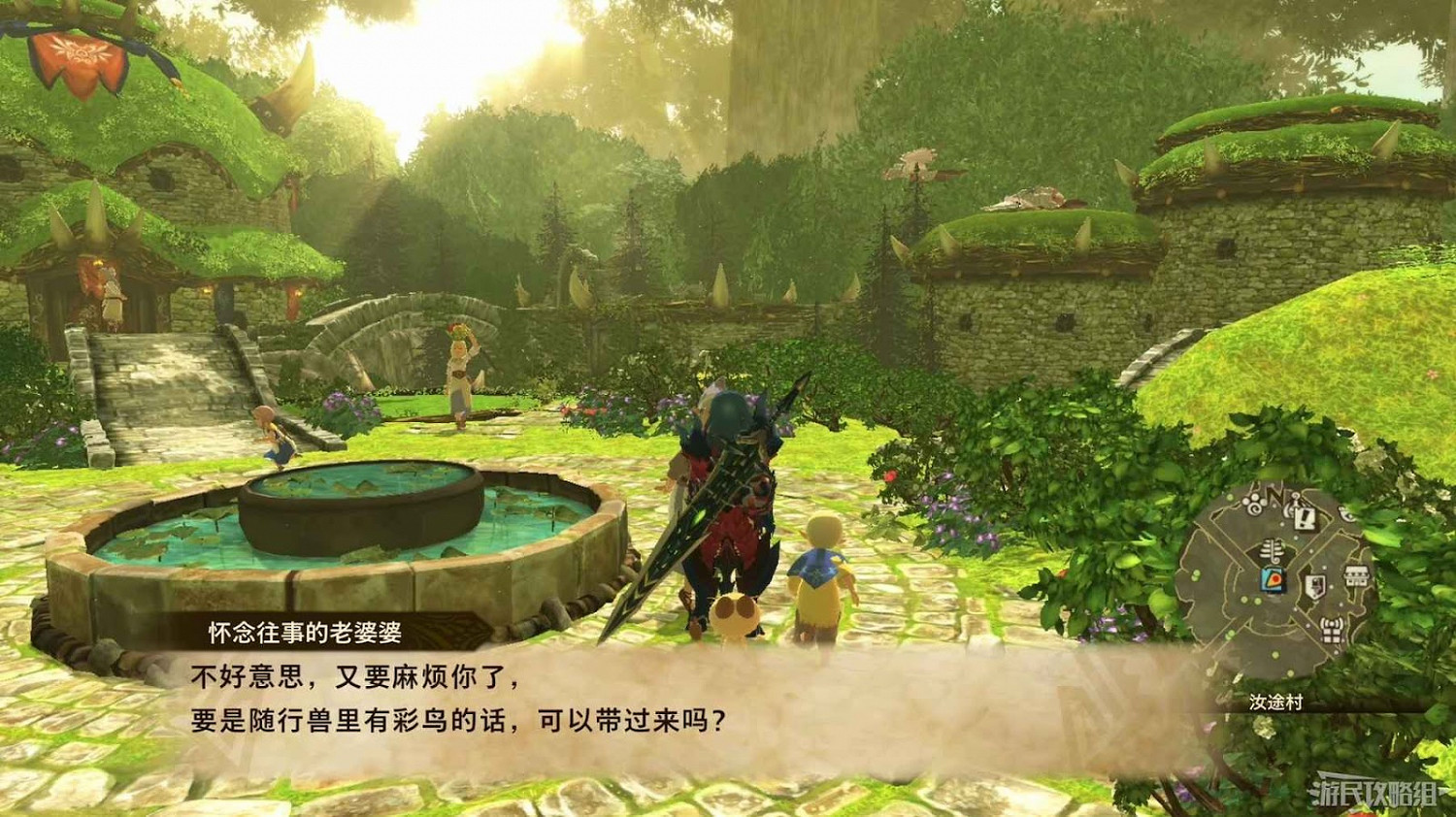Image resolution: width=1456 pixels, height=817 pixels.
Task: Click the antenna icon beside the quest marker
Action: (x=1292, y=507)
